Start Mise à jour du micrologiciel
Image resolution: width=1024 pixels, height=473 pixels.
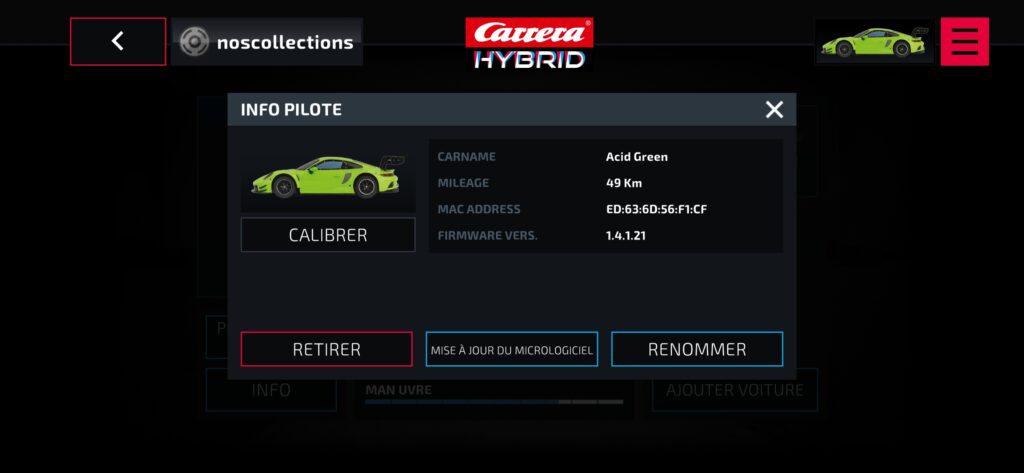(x=512, y=349)
